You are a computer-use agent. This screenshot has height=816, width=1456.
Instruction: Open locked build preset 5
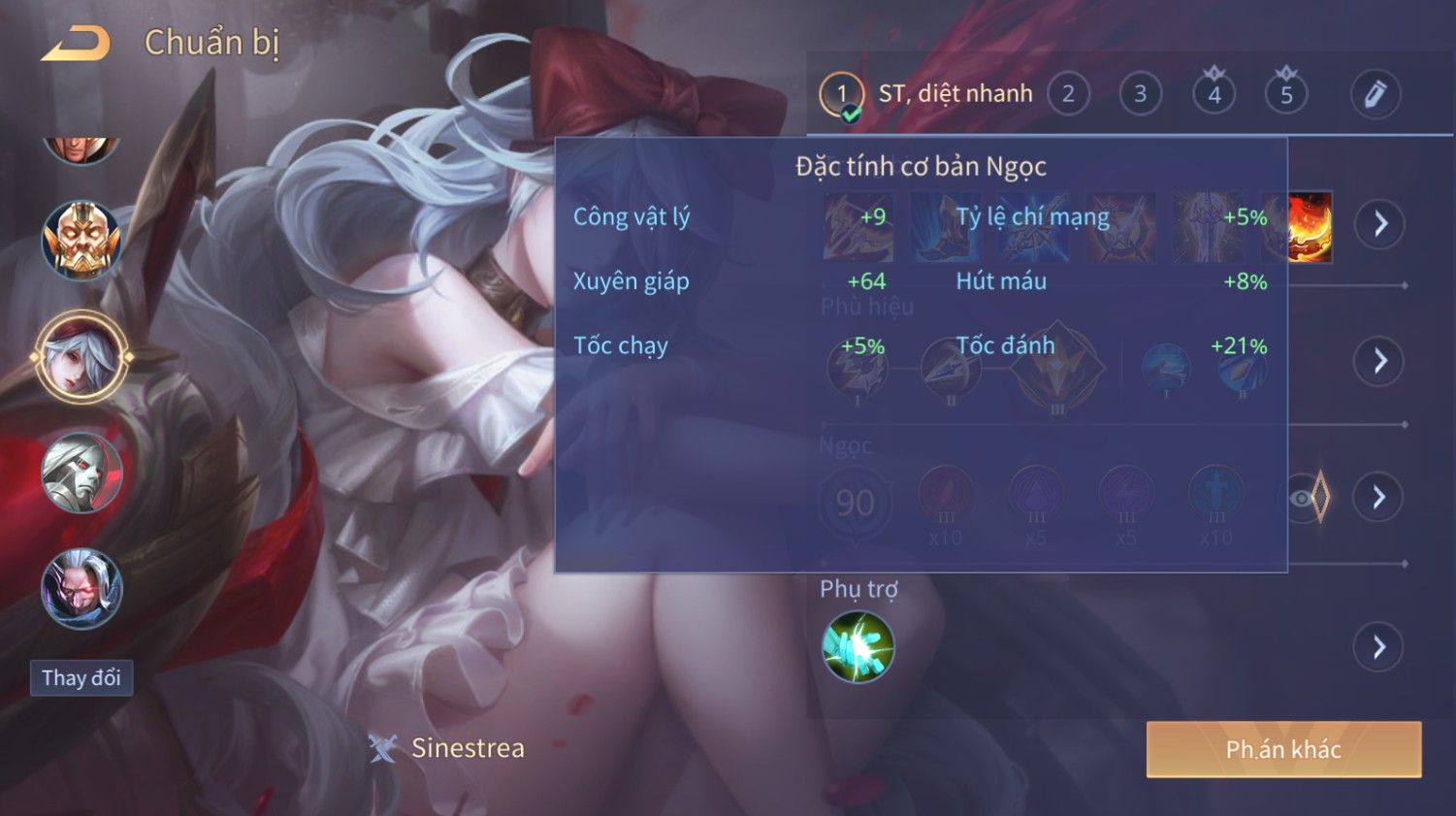coord(1286,94)
